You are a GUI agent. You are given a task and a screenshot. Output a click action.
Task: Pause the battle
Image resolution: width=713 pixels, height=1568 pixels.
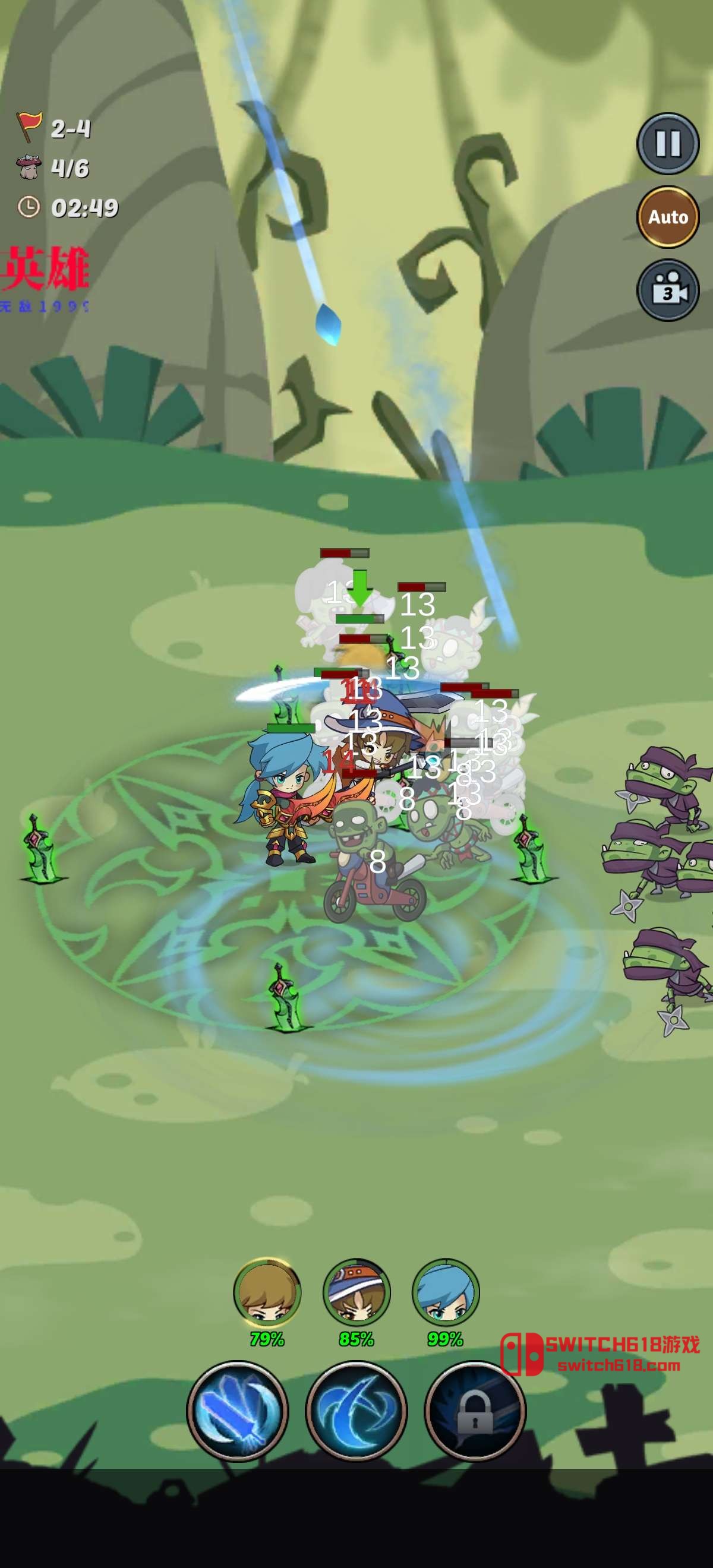pos(668,144)
